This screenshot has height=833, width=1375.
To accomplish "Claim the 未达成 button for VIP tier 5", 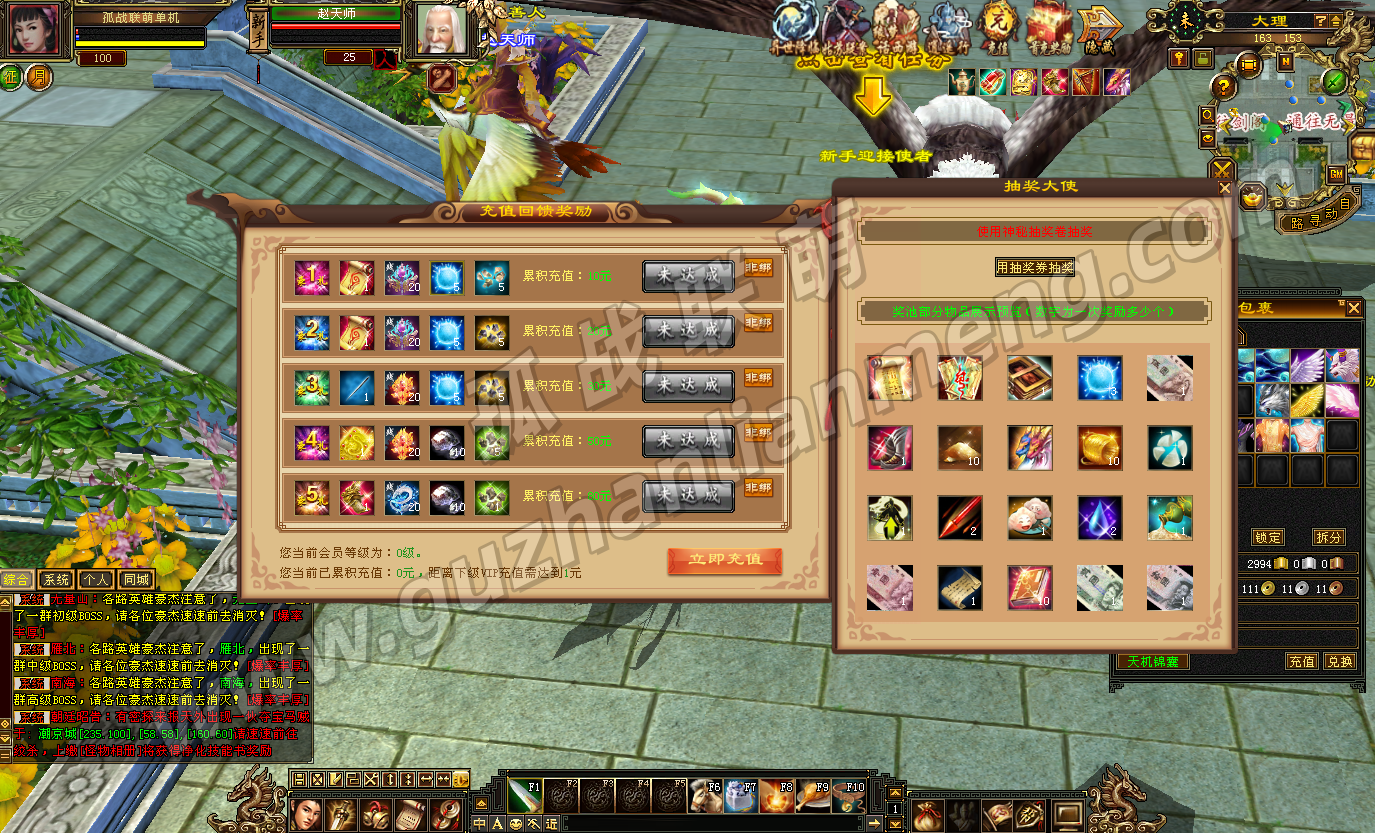I will point(688,496).
